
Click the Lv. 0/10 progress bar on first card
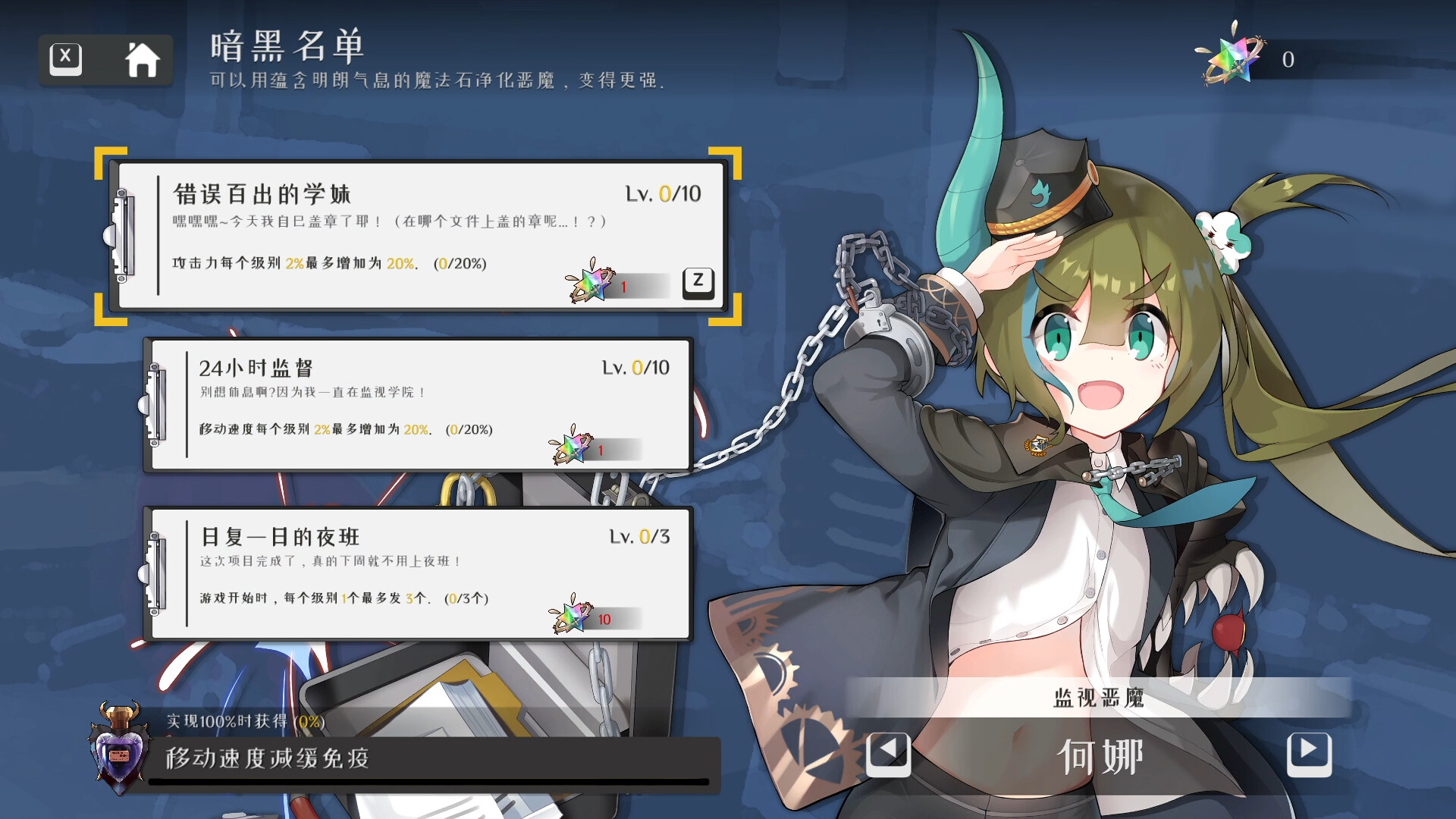pyautogui.click(x=664, y=194)
